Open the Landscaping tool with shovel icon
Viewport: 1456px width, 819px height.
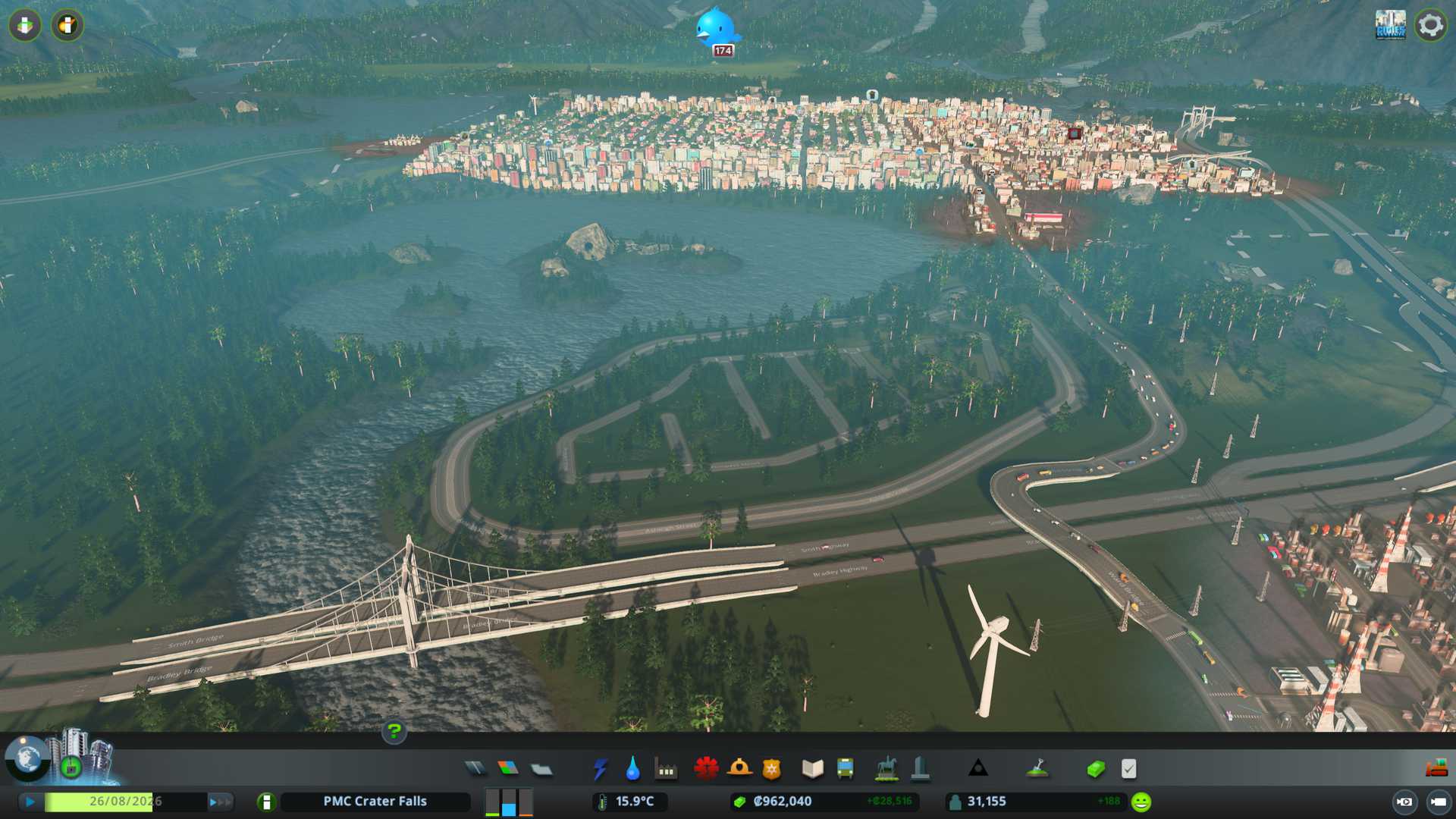coord(1037,769)
